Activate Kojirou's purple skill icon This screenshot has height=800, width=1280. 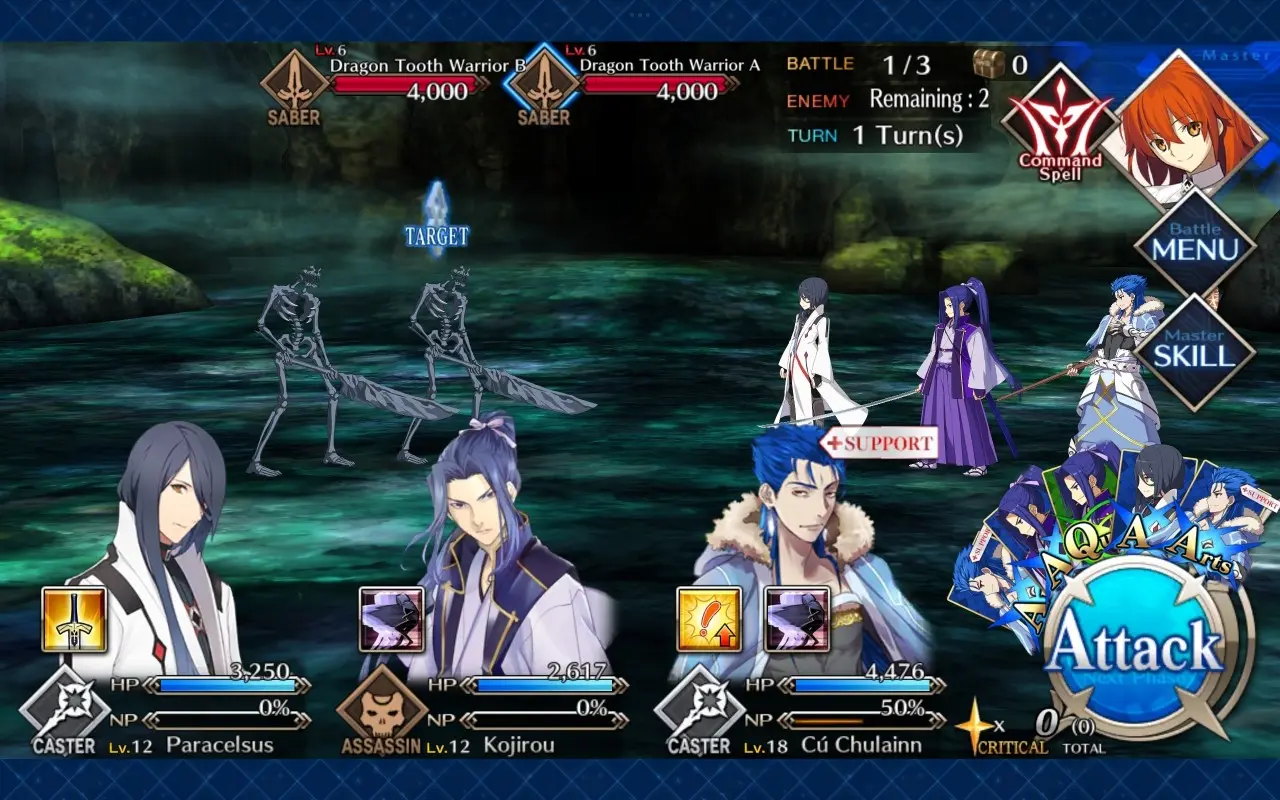click(391, 620)
